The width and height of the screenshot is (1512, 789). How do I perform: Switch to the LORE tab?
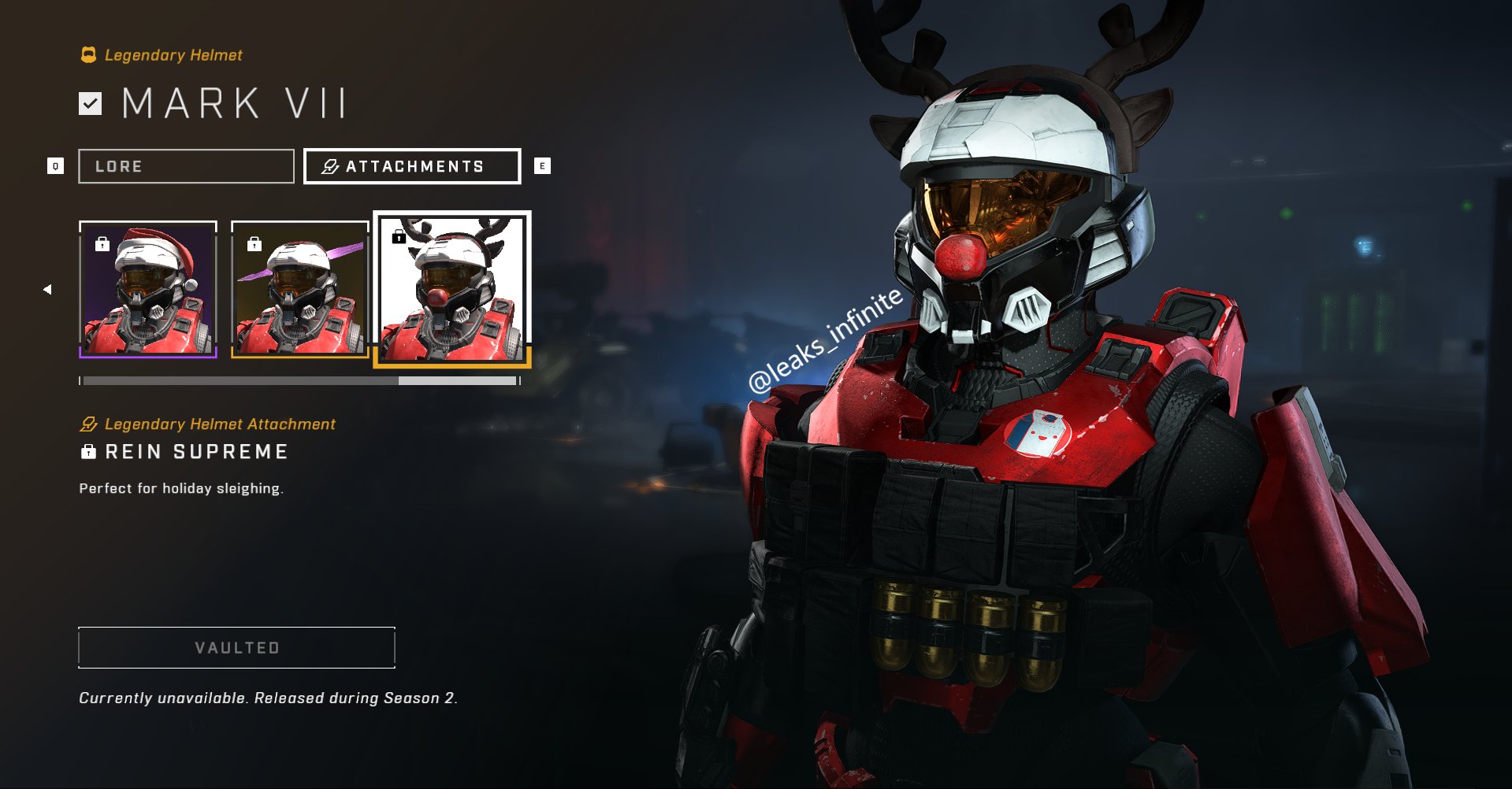186,165
